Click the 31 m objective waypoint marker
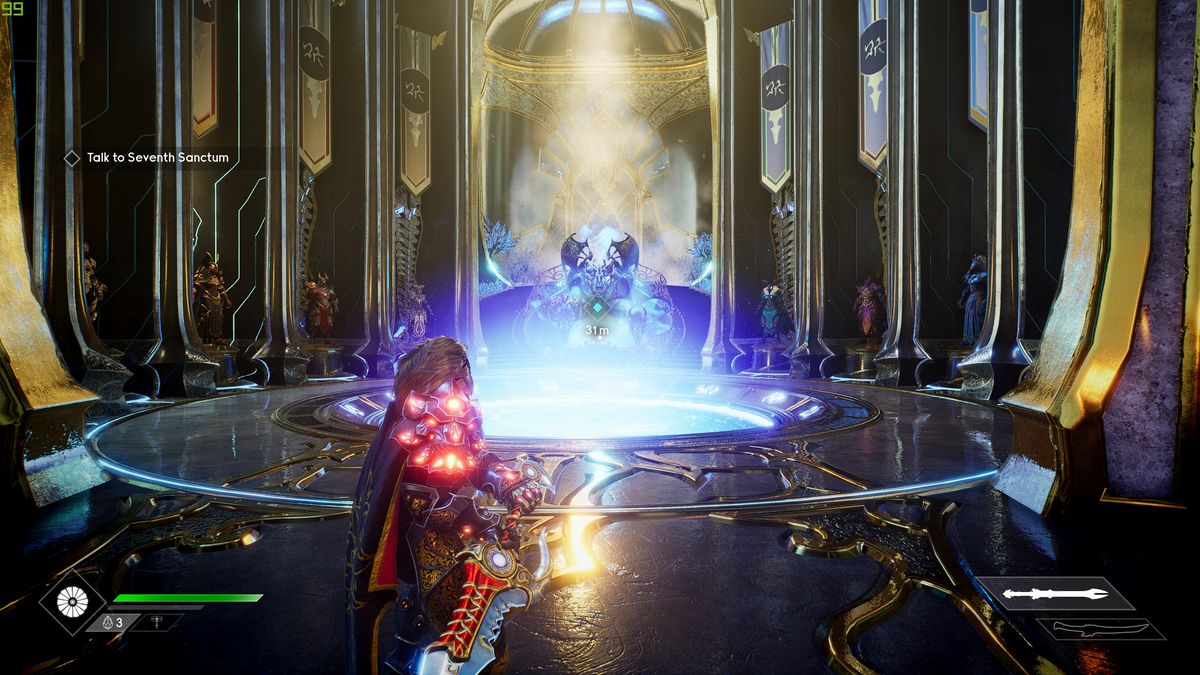 (597, 308)
